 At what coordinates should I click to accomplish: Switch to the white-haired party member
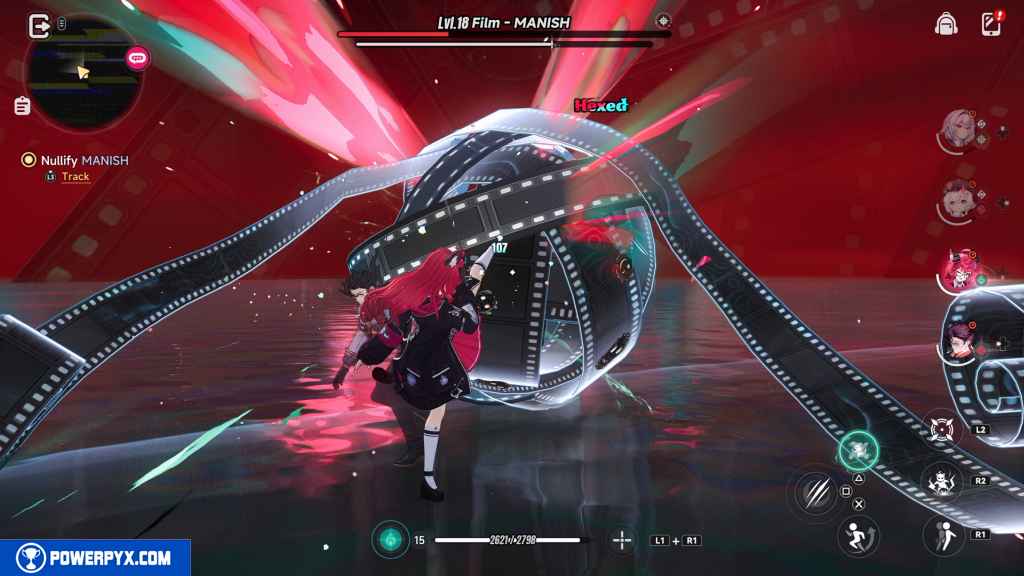pos(958,128)
